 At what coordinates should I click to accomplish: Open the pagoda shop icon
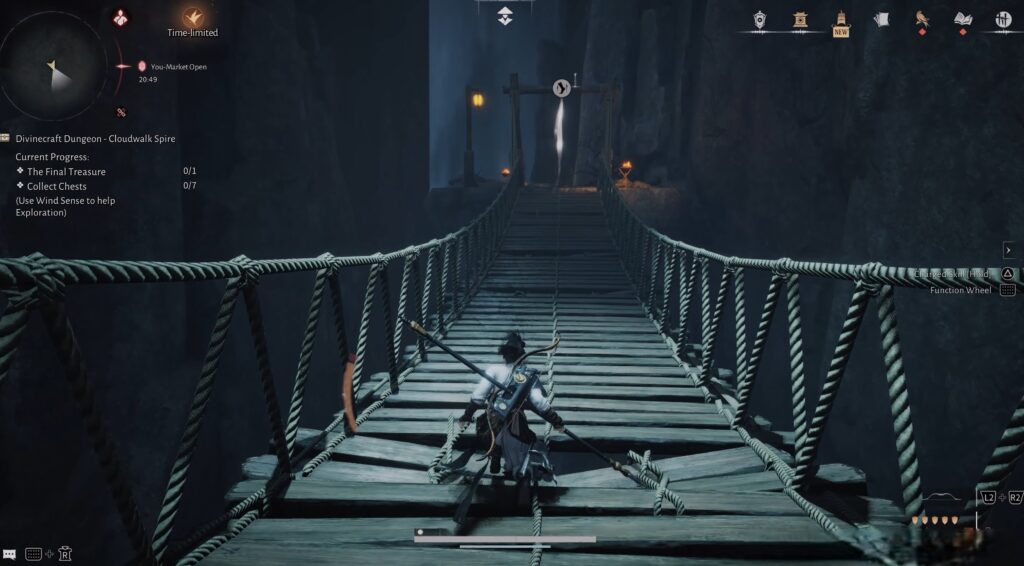[800, 19]
